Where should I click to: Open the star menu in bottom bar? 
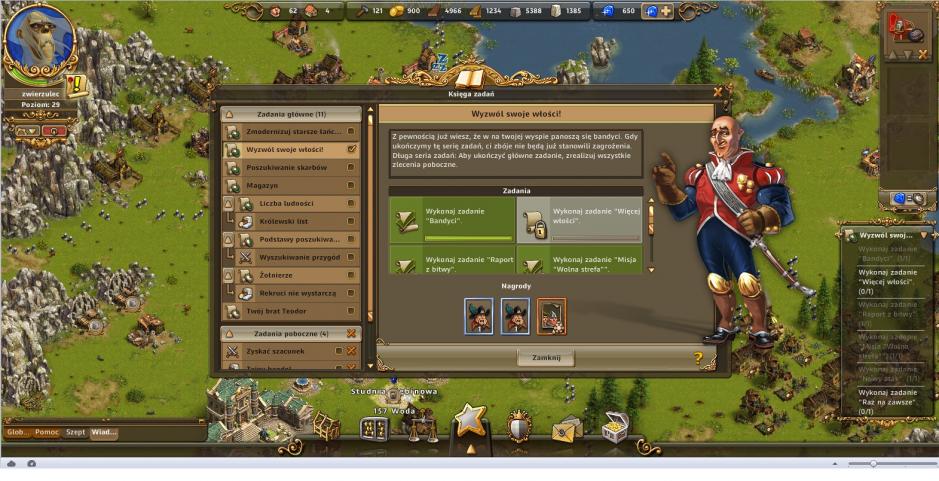(470, 422)
